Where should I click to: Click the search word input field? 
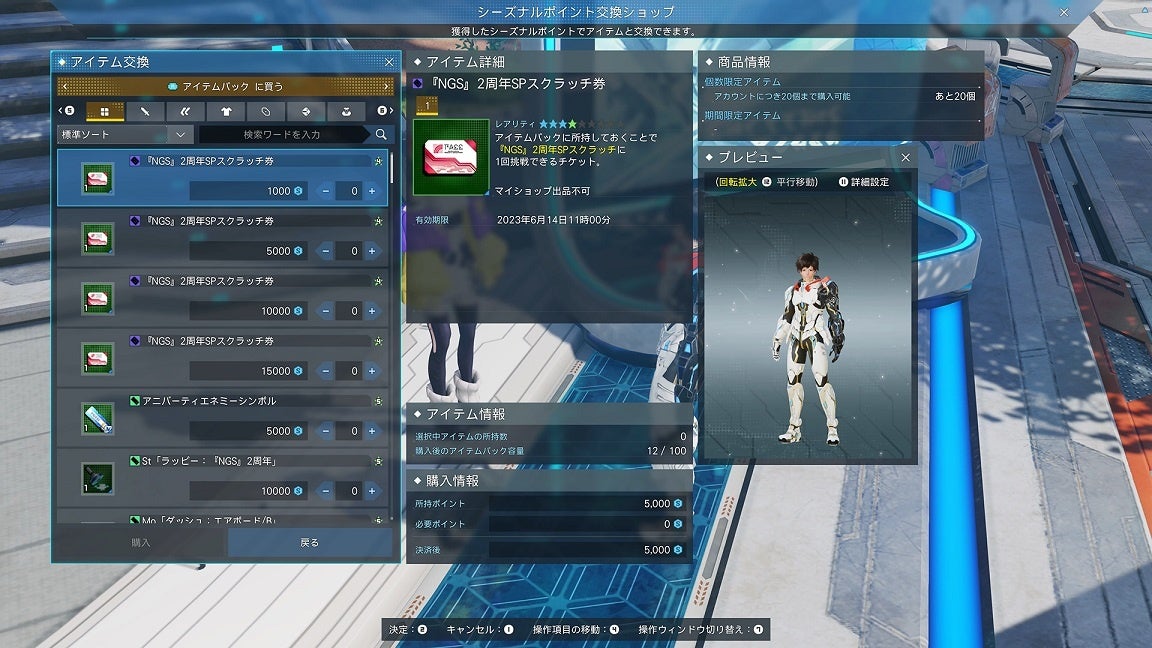point(283,134)
